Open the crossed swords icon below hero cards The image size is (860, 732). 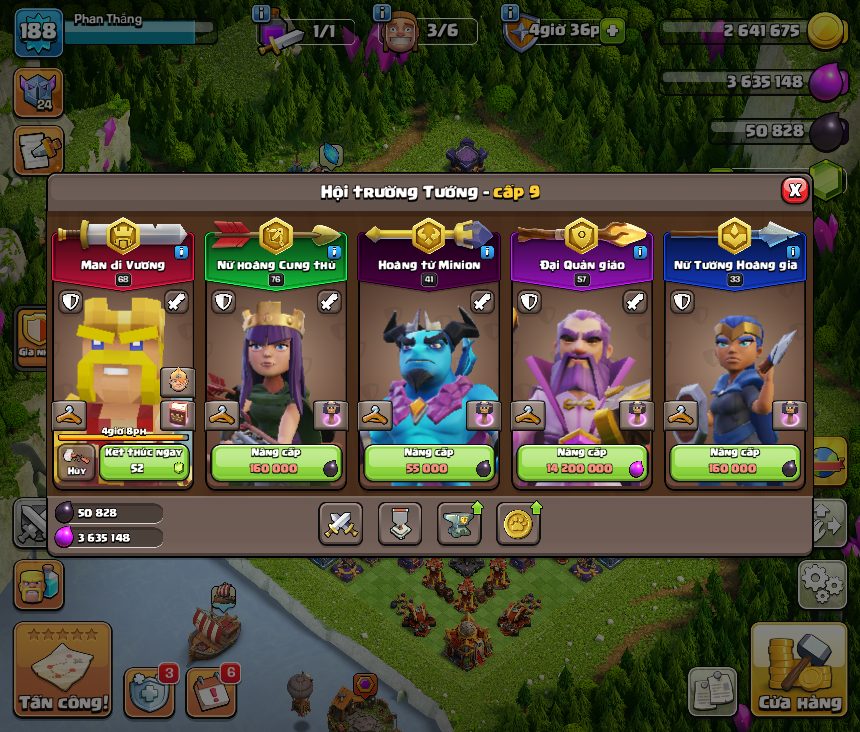(341, 523)
